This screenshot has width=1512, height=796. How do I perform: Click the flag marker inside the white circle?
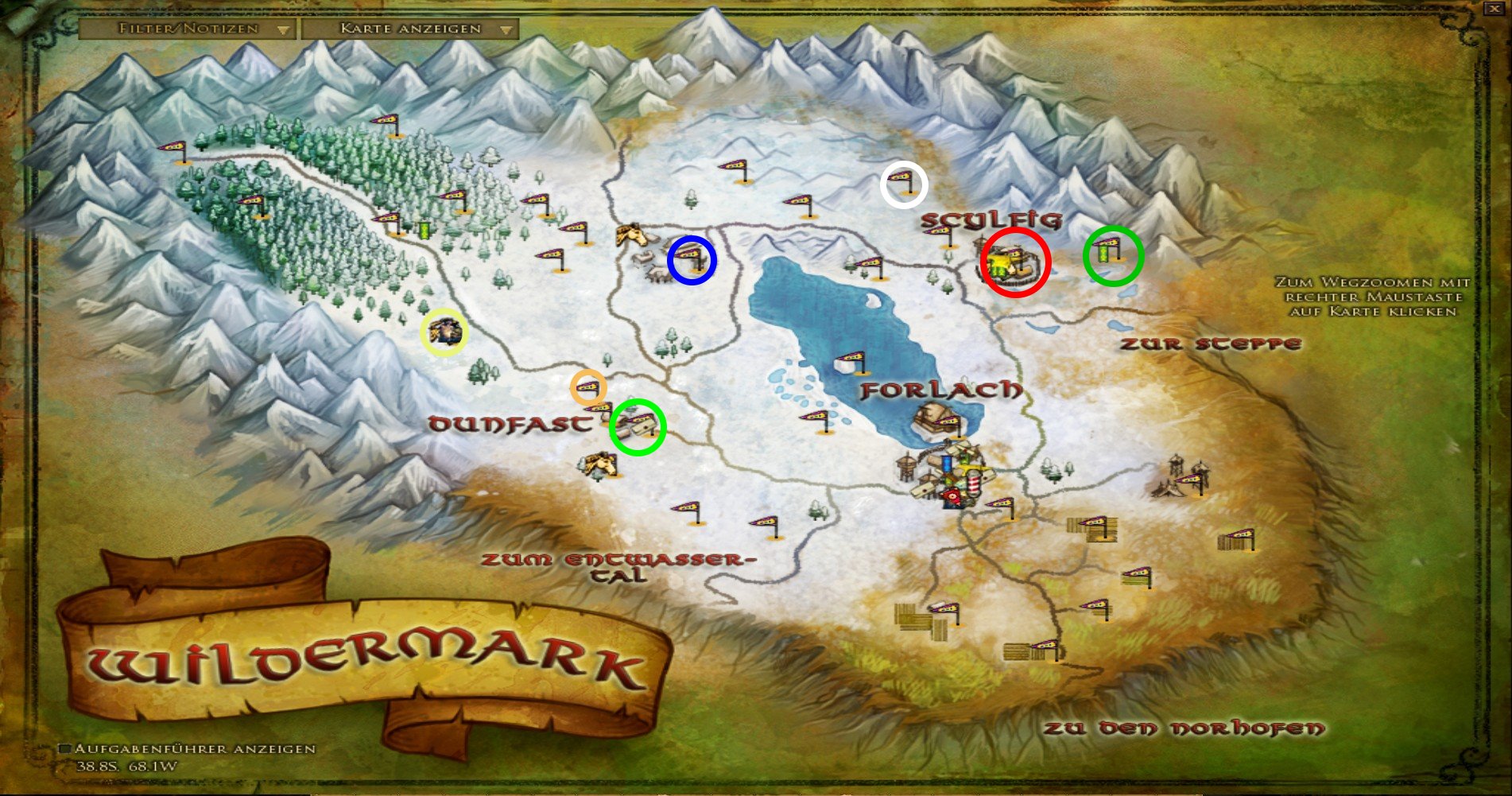tap(904, 182)
